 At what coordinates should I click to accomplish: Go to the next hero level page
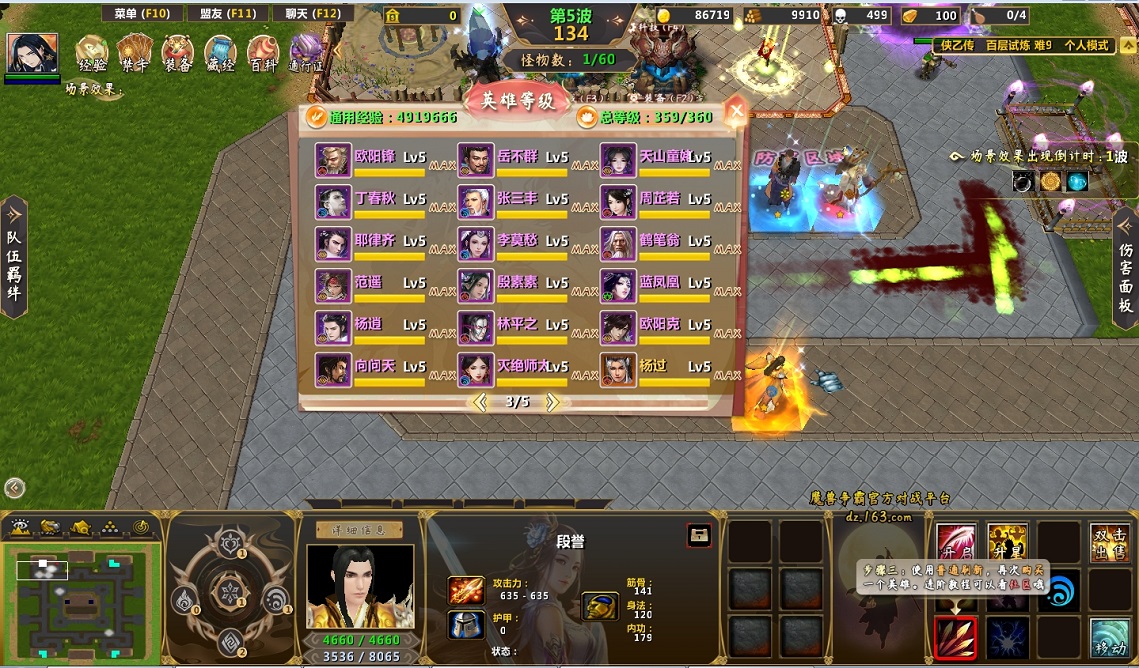[x=552, y=402]
